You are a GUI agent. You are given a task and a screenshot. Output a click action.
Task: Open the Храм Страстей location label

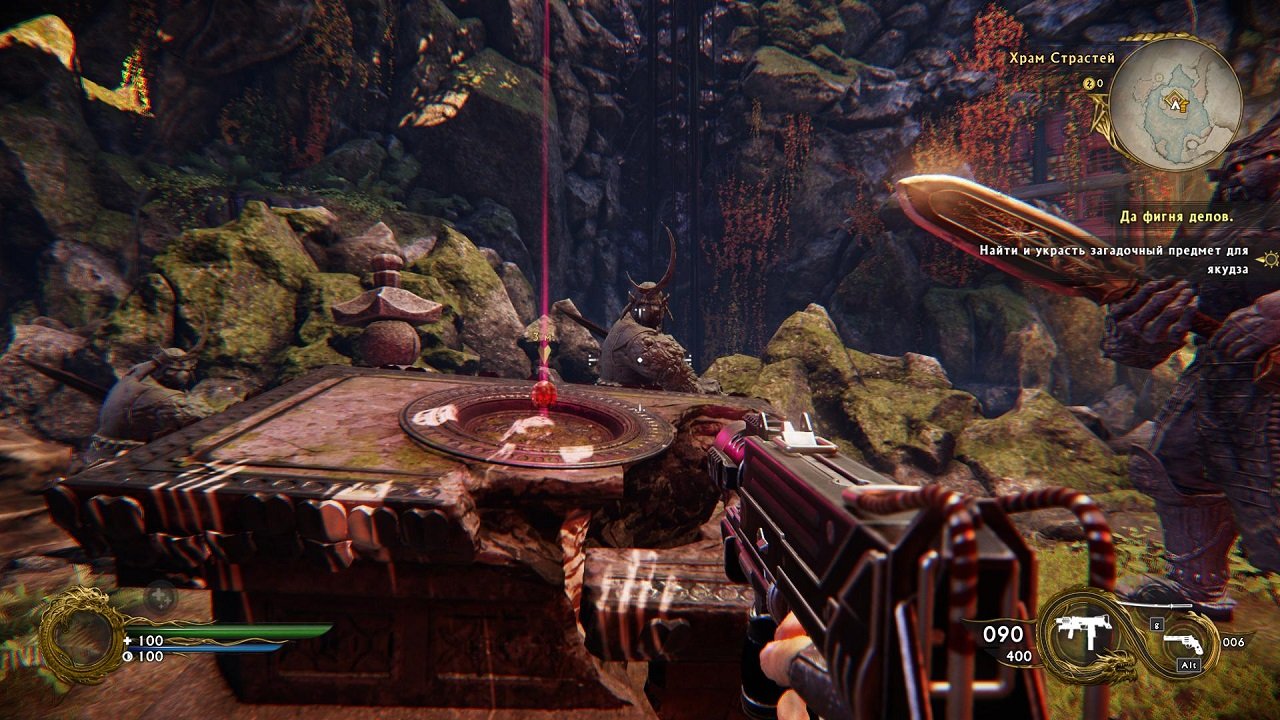tap(1061, 57)
